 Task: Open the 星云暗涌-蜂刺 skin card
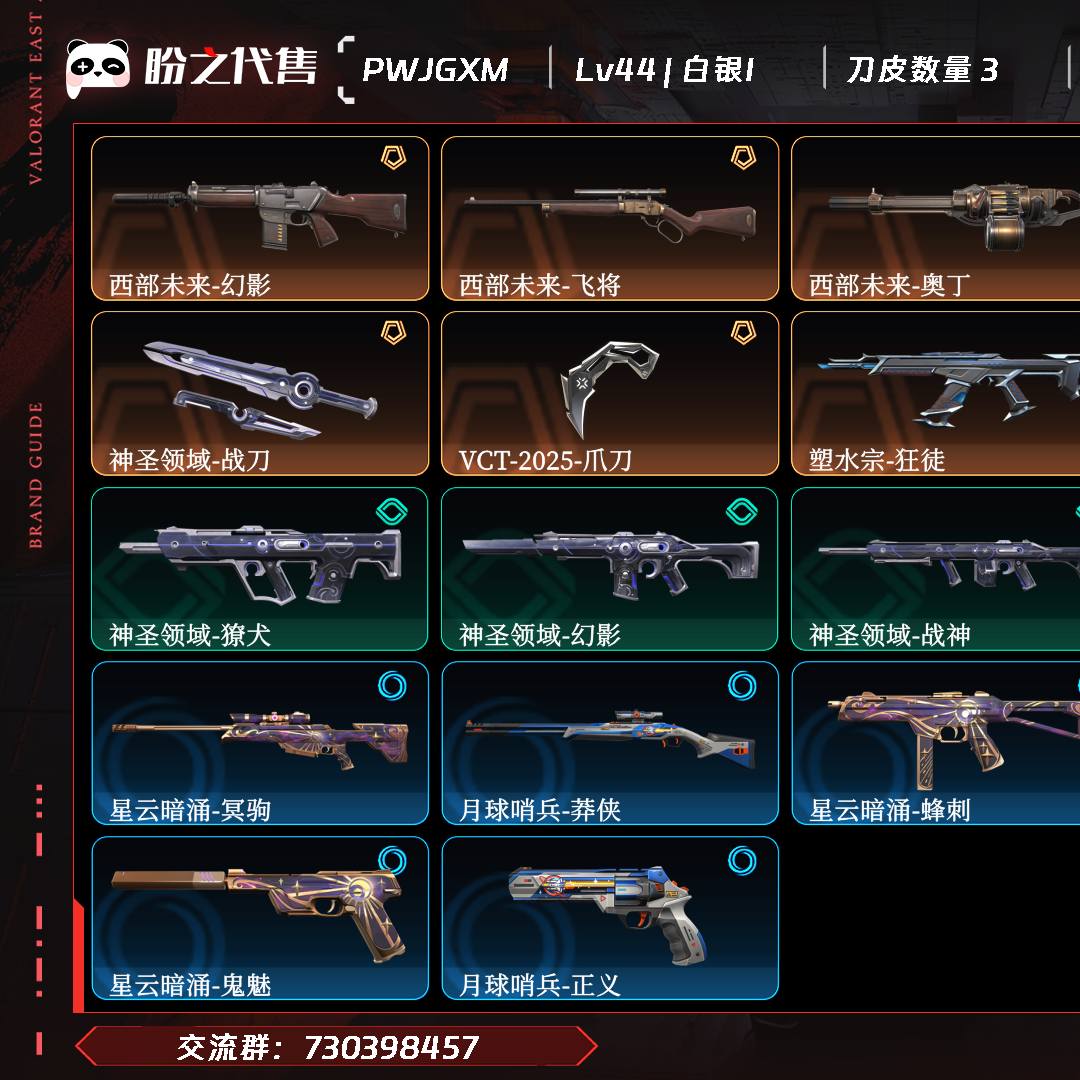(936, 743)
